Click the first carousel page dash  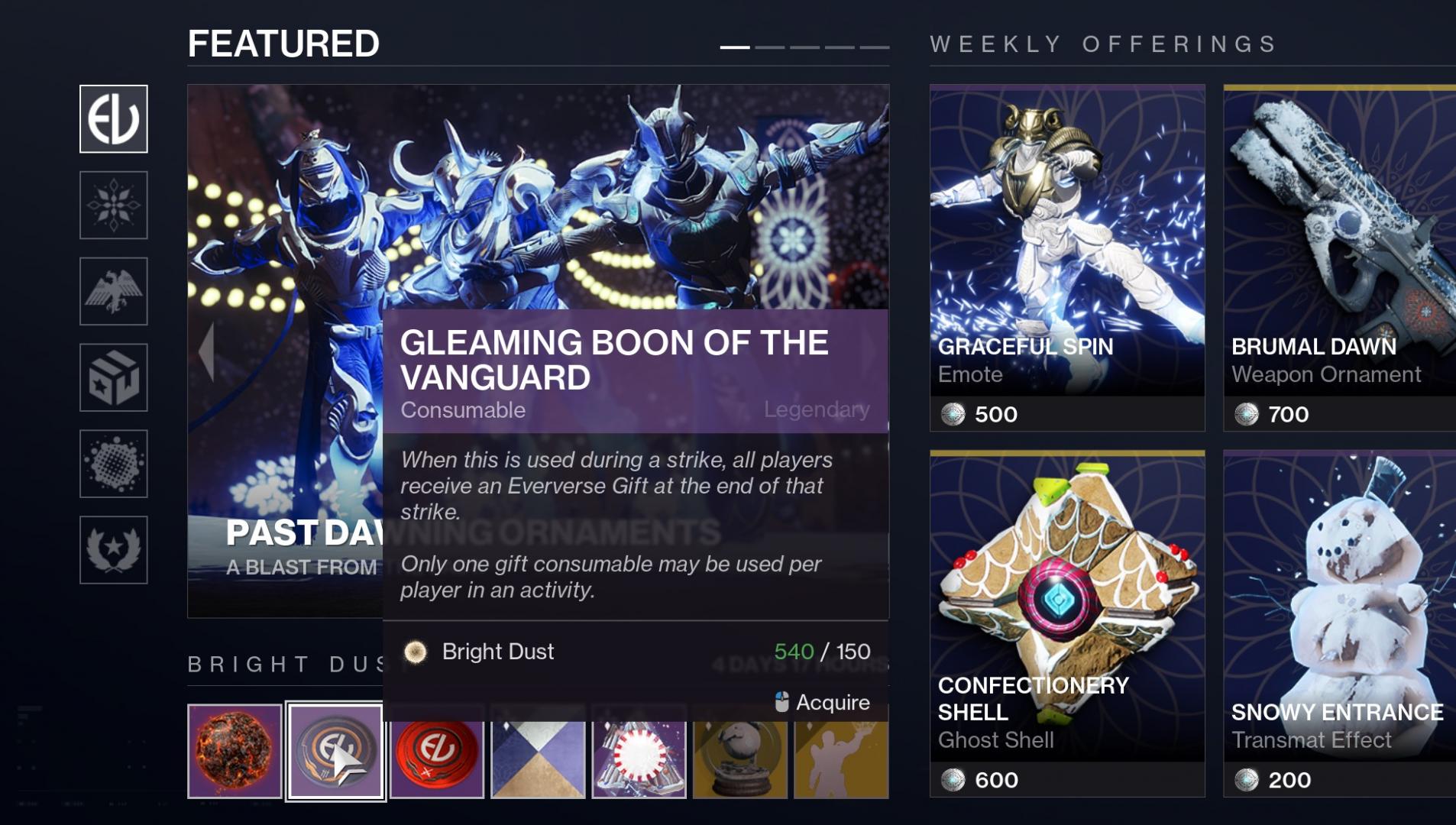tap(734, 47)
